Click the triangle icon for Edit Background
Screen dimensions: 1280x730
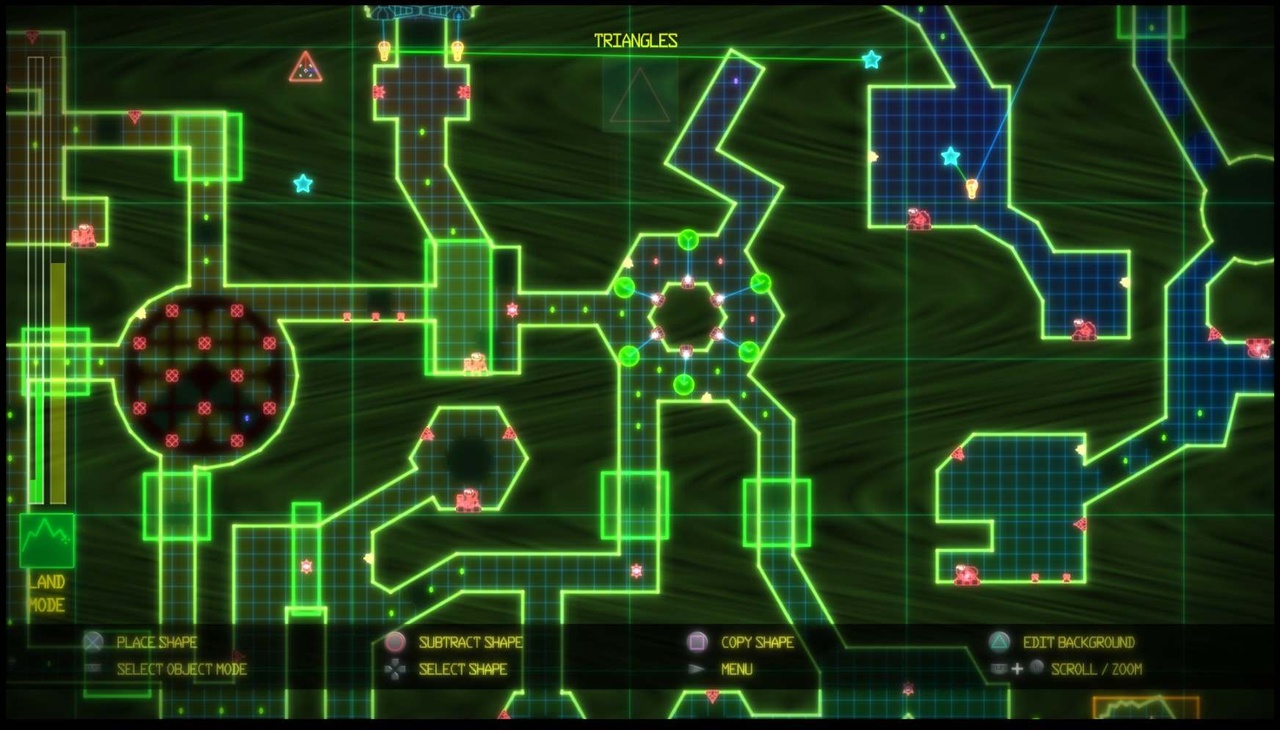999,643
